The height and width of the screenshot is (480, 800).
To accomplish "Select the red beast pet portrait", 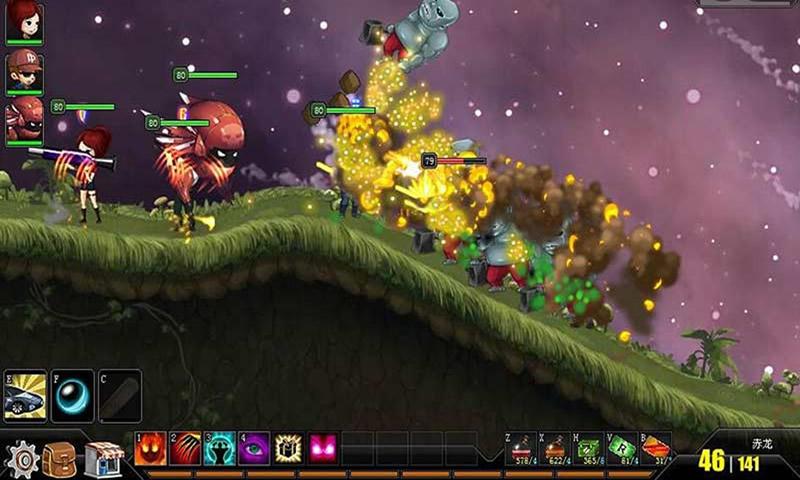I will (24, 120).
